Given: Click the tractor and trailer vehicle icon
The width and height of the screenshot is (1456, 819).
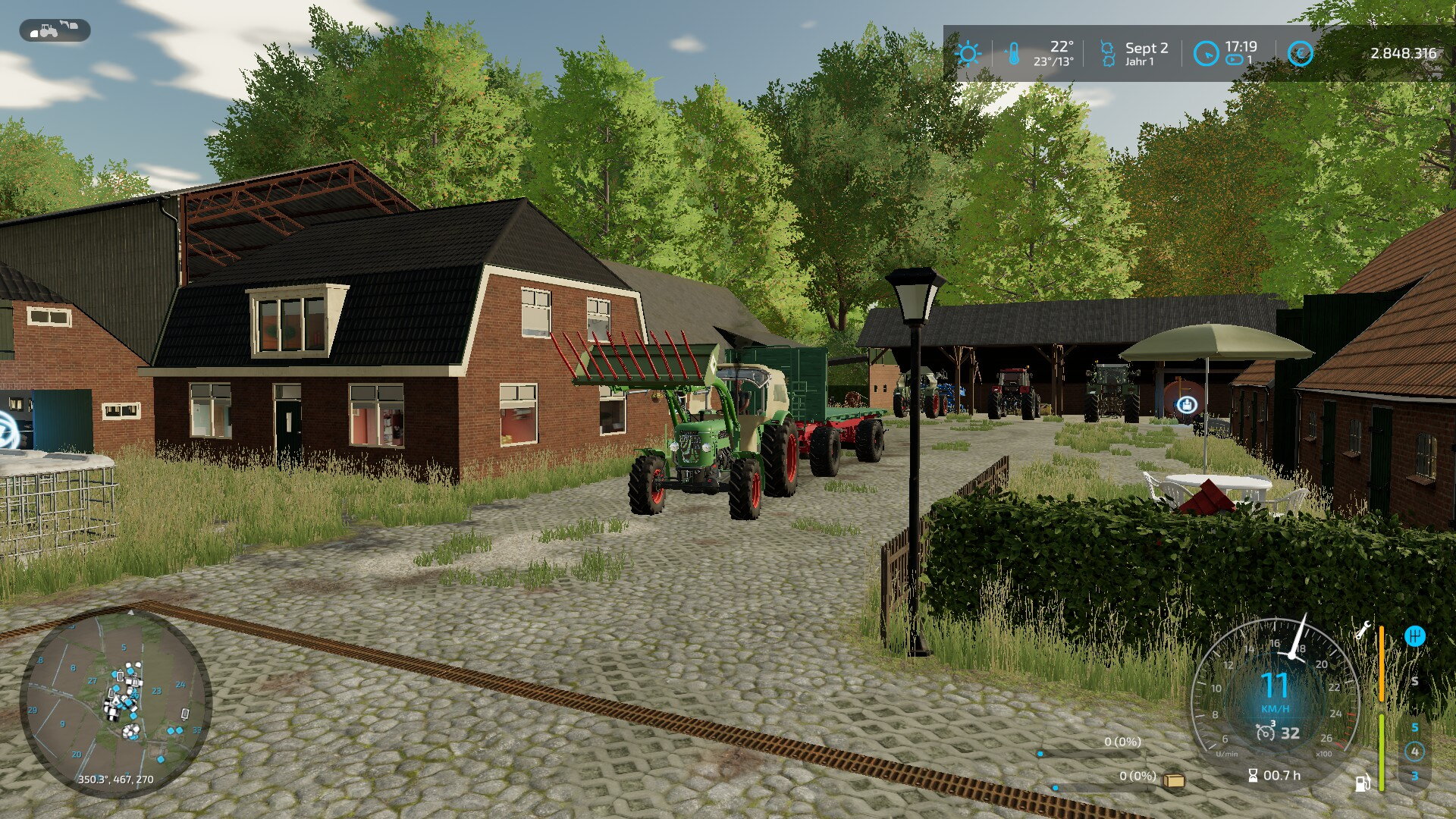Looking at the screenshot, I should (55, 30).
